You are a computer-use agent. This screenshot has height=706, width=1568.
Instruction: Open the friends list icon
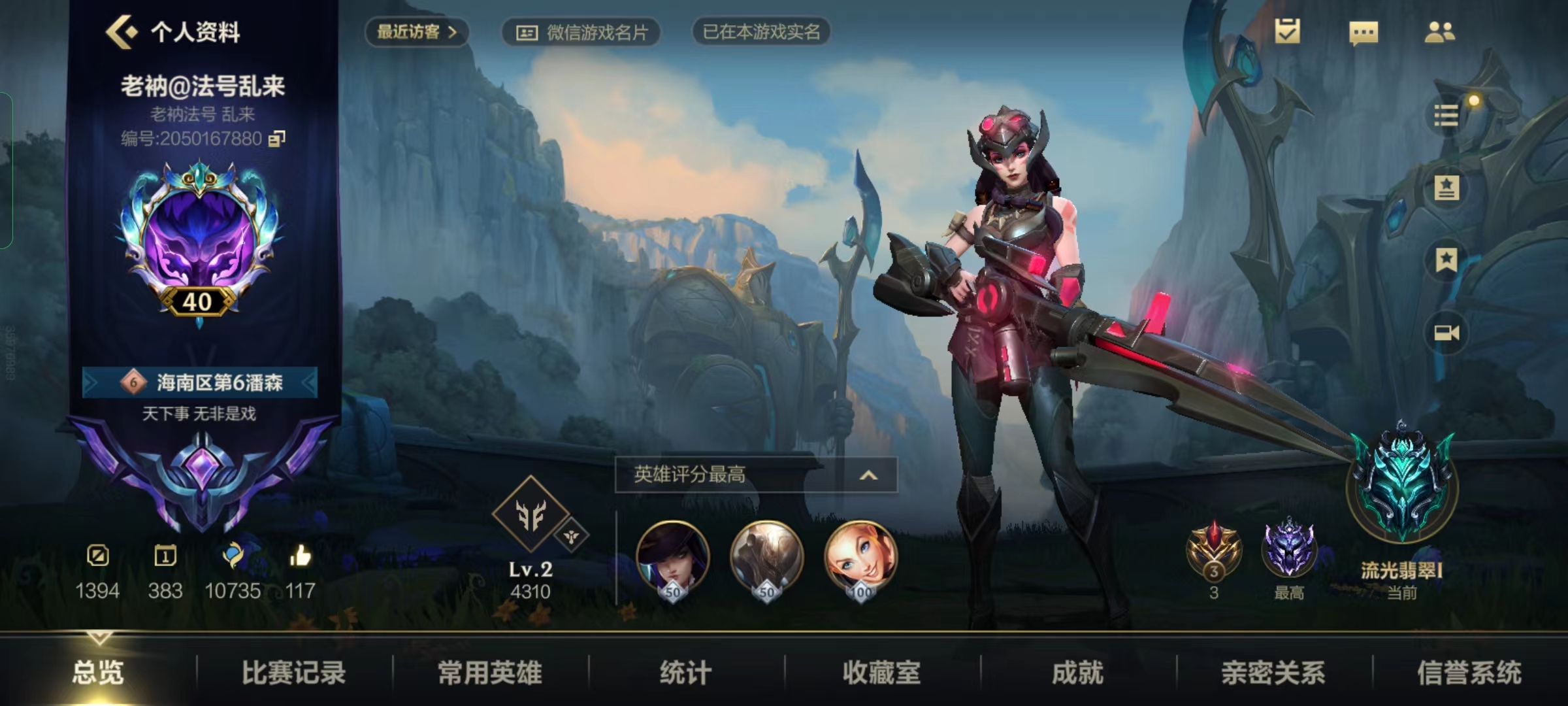[x=1439, y=32]
